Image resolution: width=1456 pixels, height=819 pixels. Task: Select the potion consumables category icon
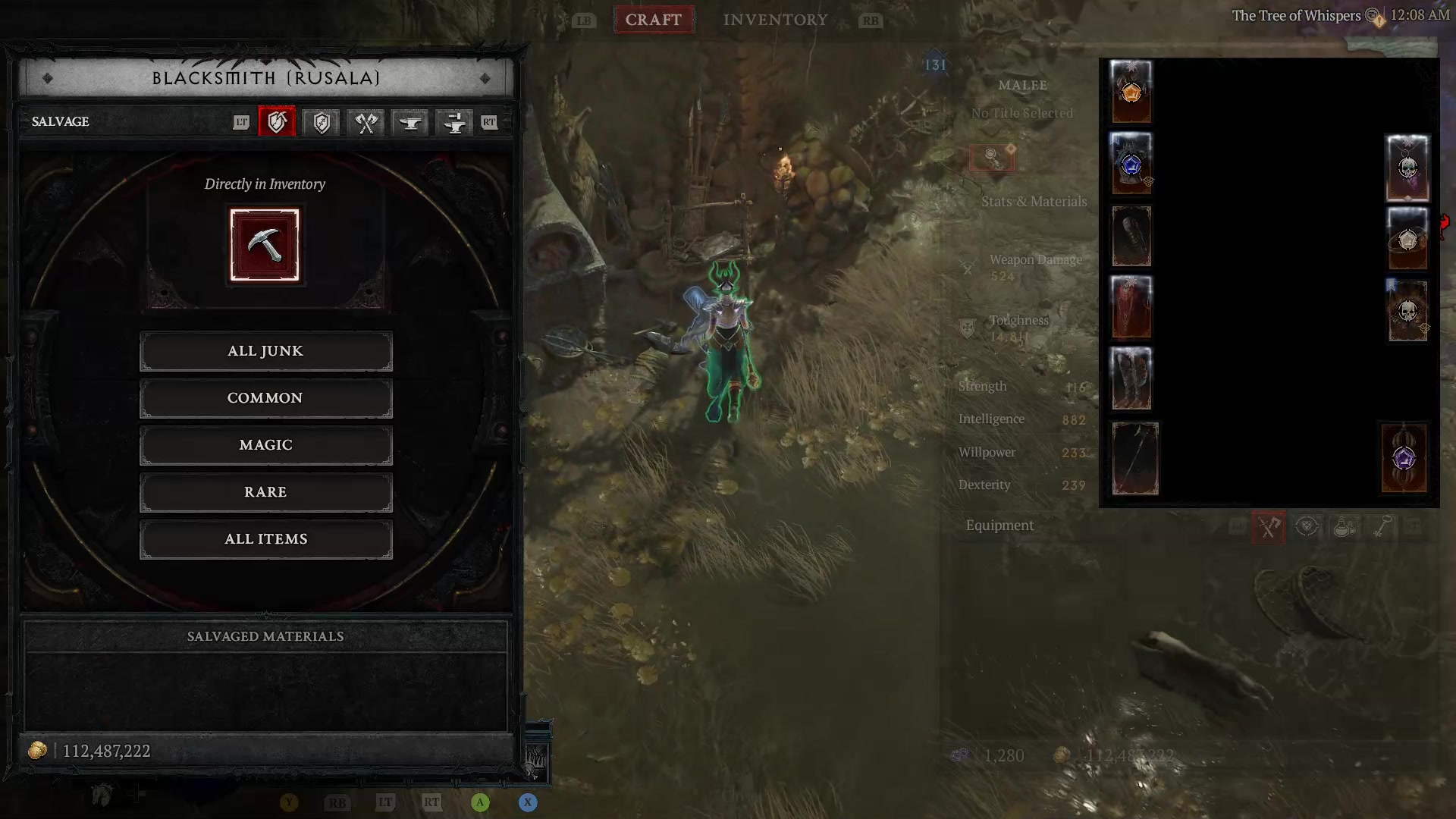(x=1344, y=527)
